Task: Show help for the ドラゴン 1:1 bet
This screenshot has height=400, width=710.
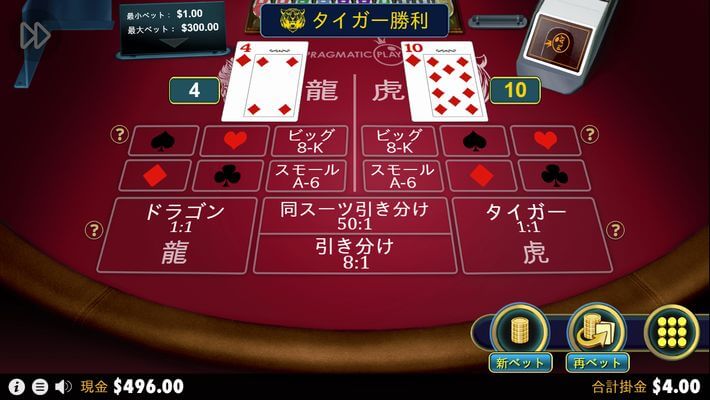Action: click(94, 231)
